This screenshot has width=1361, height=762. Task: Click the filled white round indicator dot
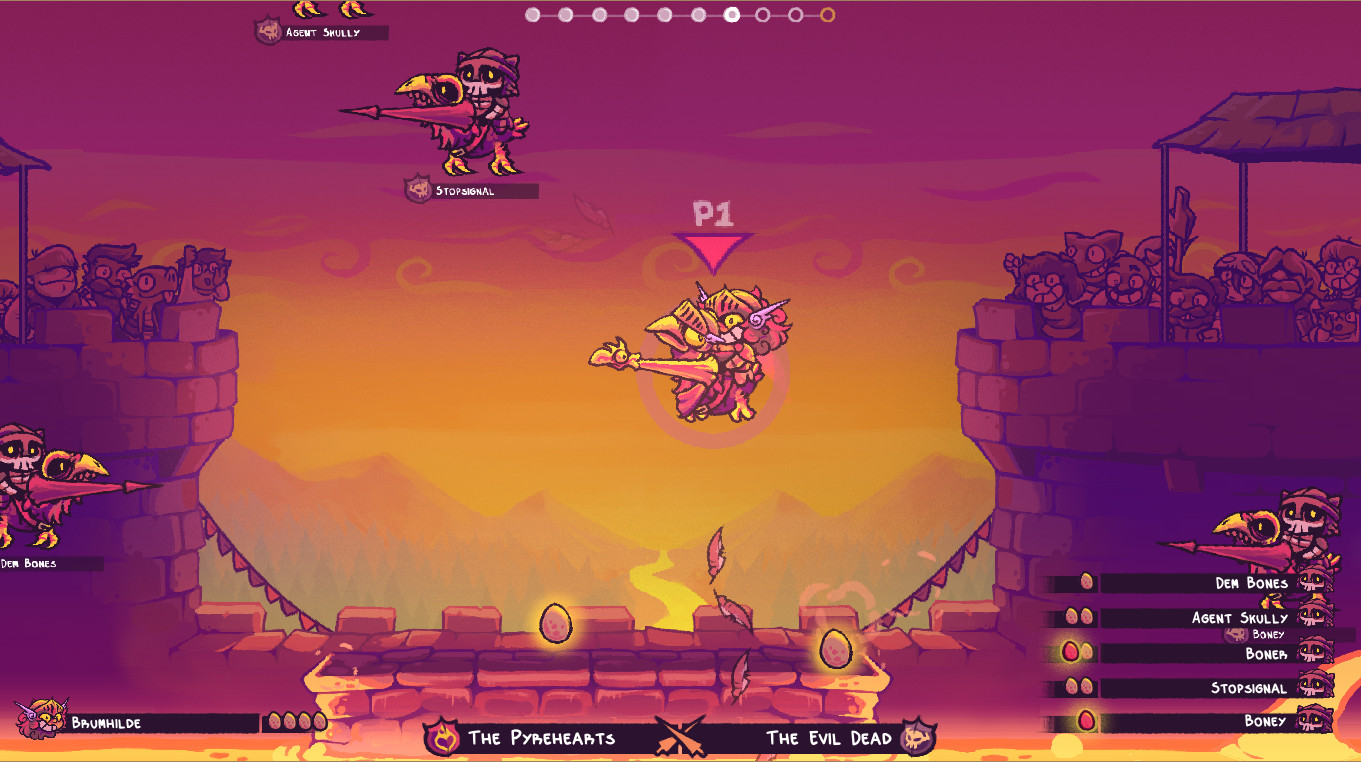coord(732,15)
